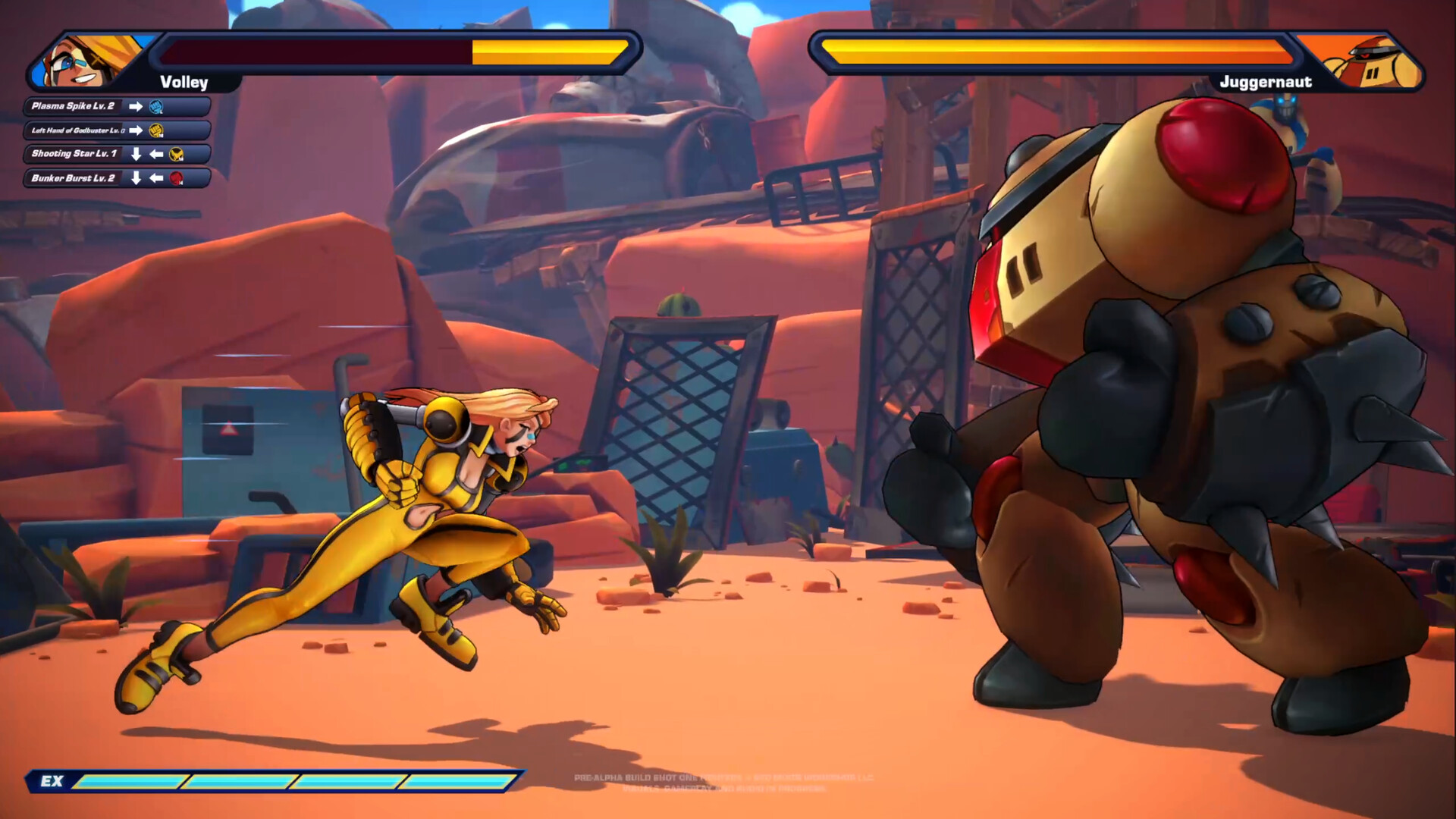
Task: Click the Volley name plate
Action: (x=184, y=83)
